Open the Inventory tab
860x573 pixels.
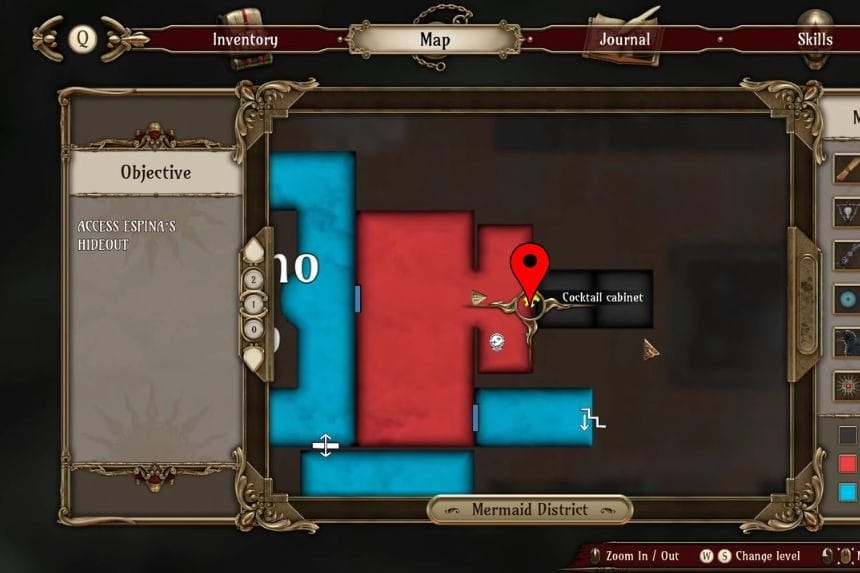[x=245, y=40]
